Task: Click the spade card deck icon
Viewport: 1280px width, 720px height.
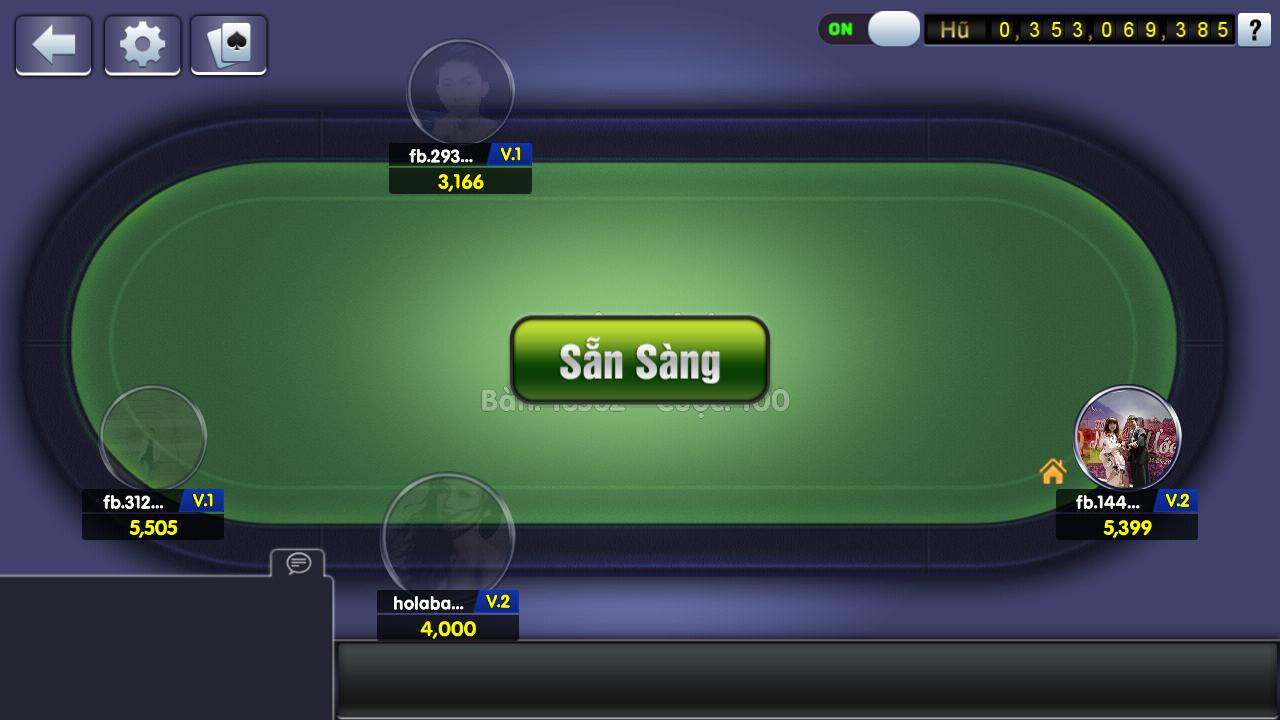Action: point(228,44)
